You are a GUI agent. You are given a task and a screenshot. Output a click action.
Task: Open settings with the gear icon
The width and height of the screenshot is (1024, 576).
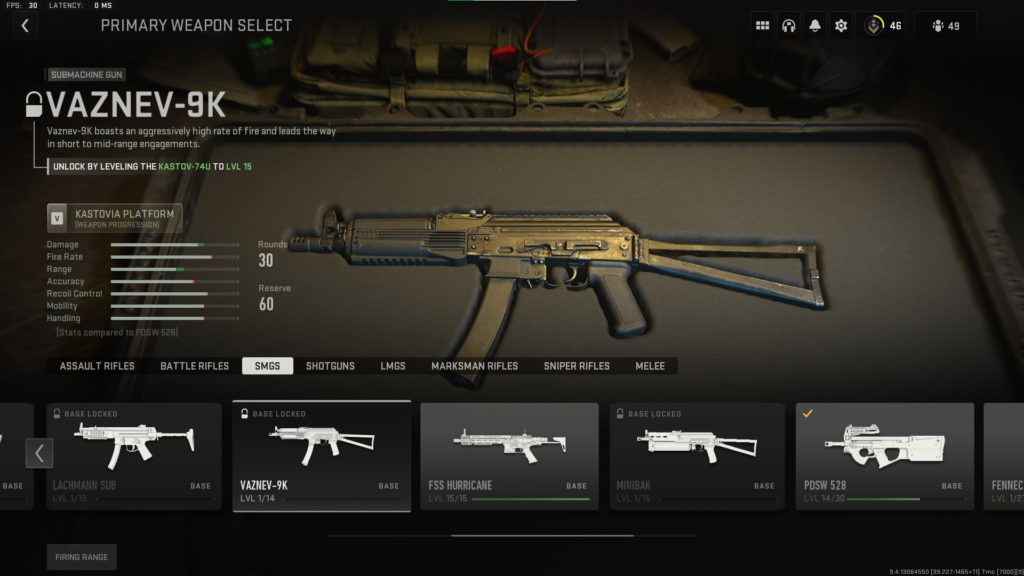point(841,26)
